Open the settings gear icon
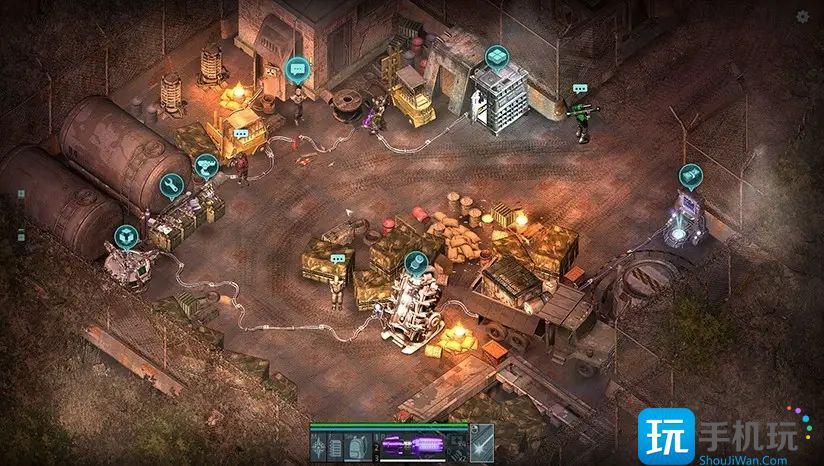Screen dimensions: 824x466 [803, 17]
